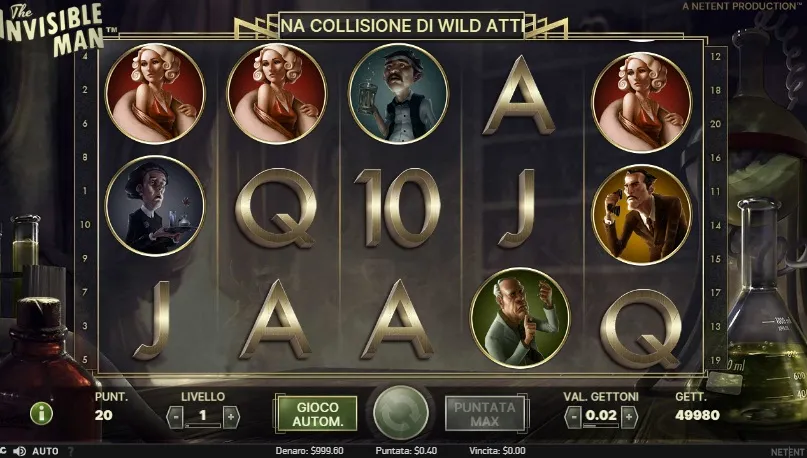Lower the Val. Gettoni coin value
This screenshot has height=458, width=807.
pos(574,416)
